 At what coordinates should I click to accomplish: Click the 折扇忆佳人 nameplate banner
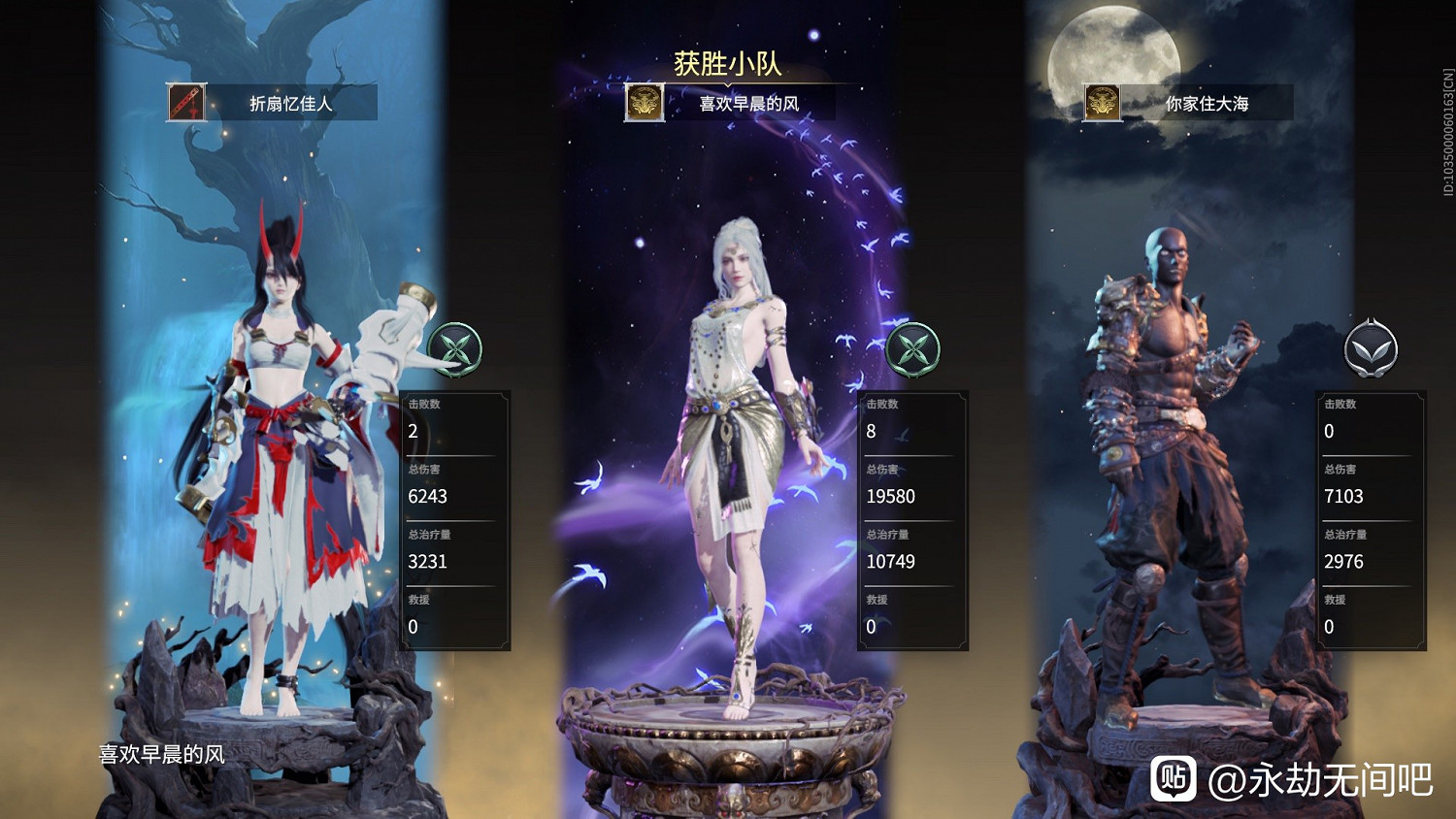(x=291, y=103)
